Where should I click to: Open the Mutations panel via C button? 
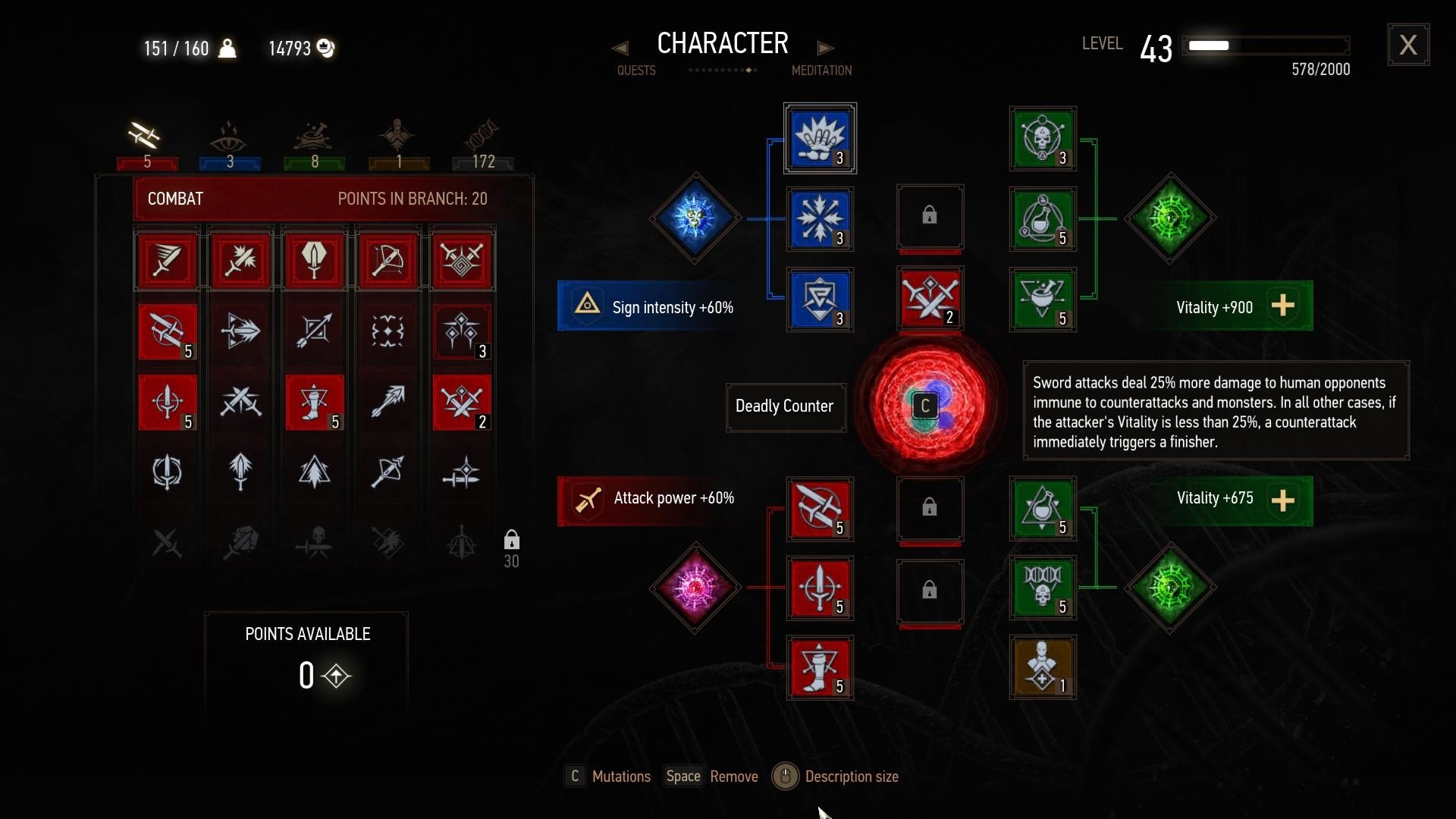575,777
